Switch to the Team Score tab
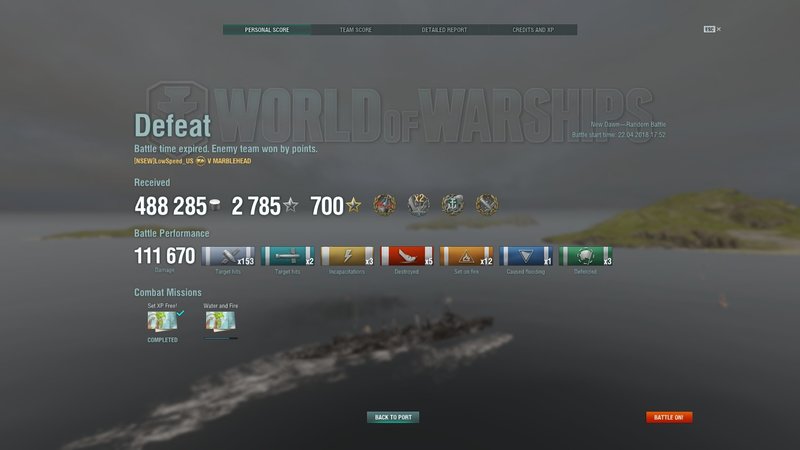The height and width of the screenshot is (450, 800). coord(355,30)
